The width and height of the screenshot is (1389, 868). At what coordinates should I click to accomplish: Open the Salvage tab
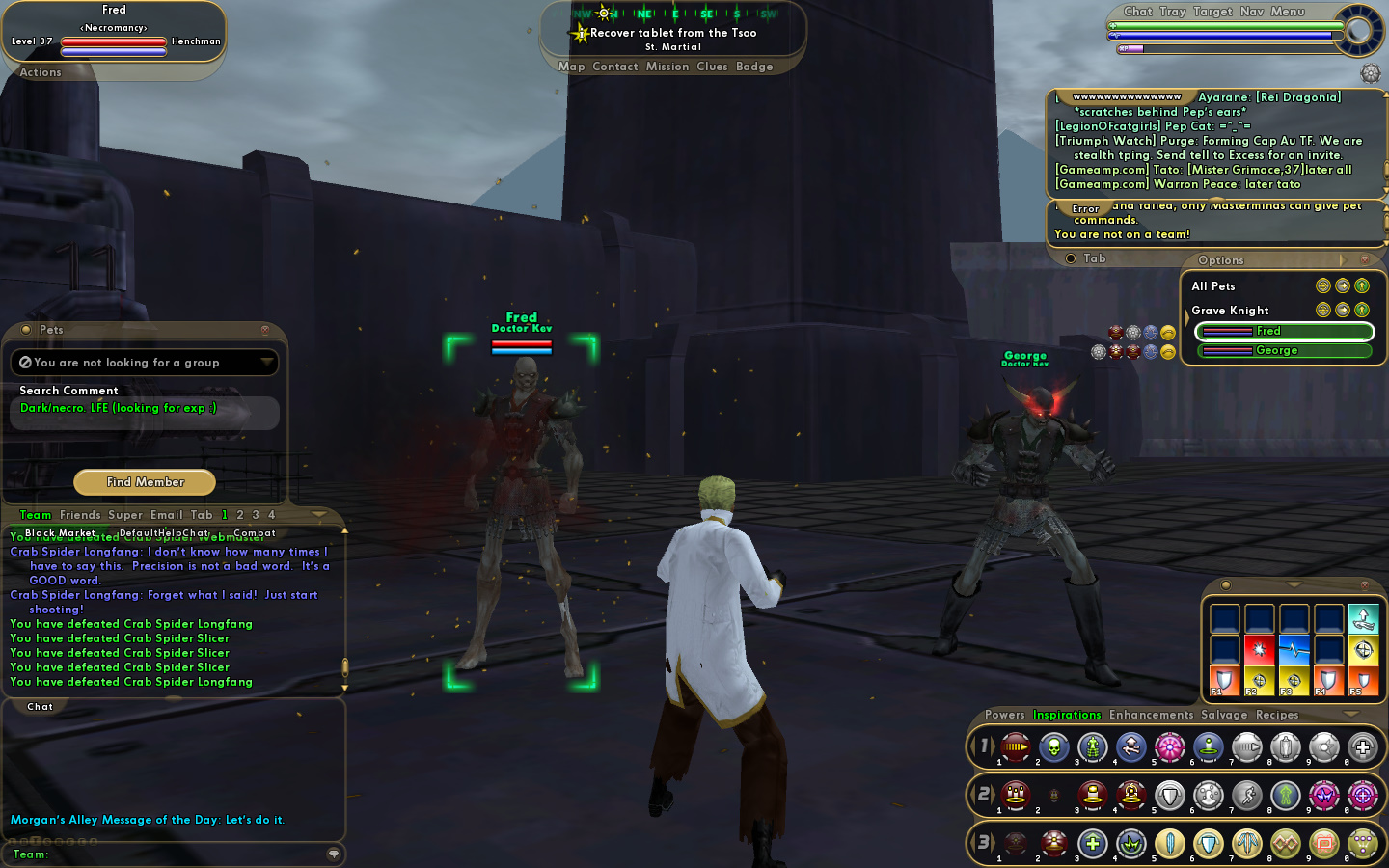[x=1224, y=715]
